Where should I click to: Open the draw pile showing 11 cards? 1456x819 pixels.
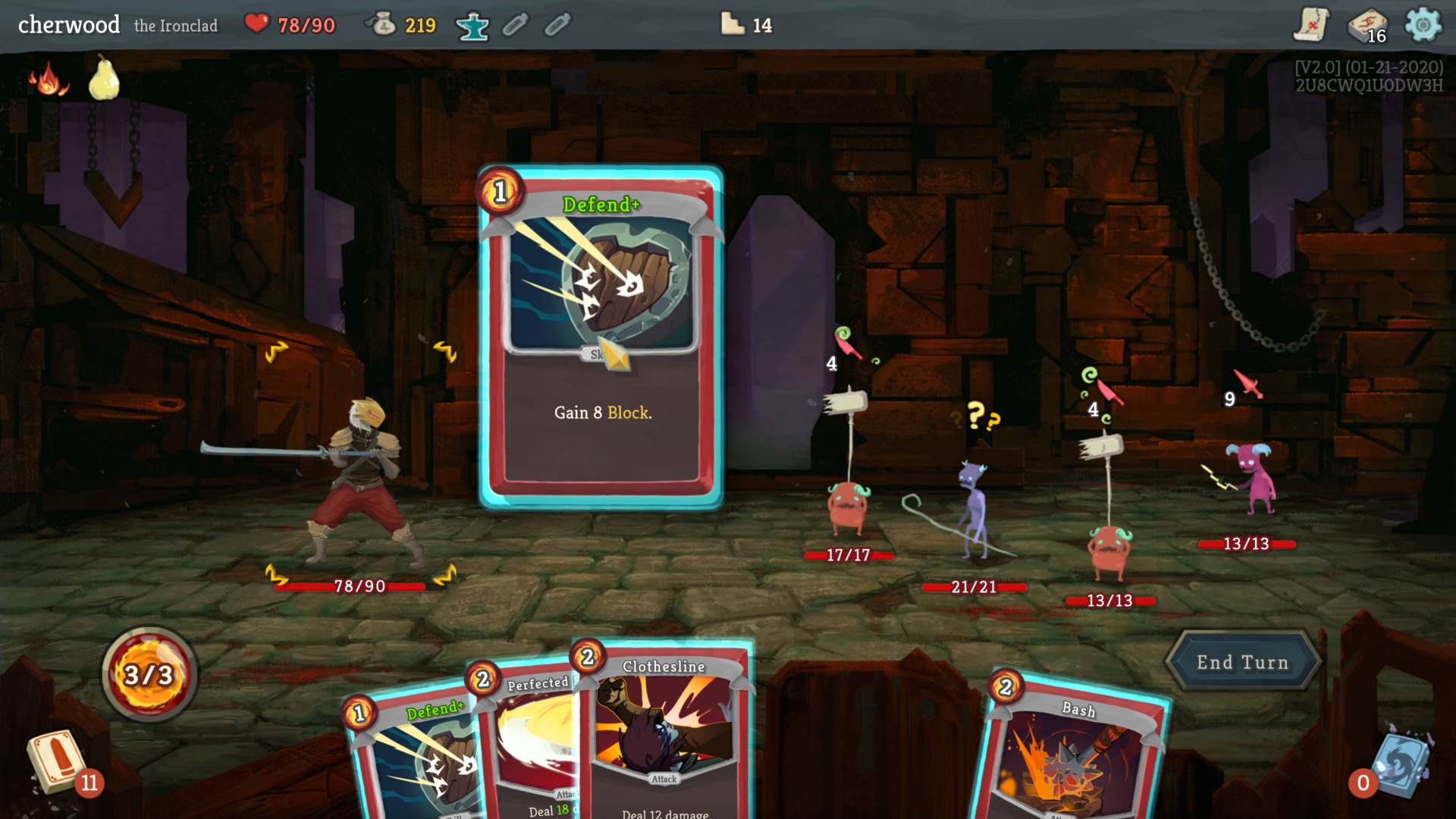coord(58,761)
